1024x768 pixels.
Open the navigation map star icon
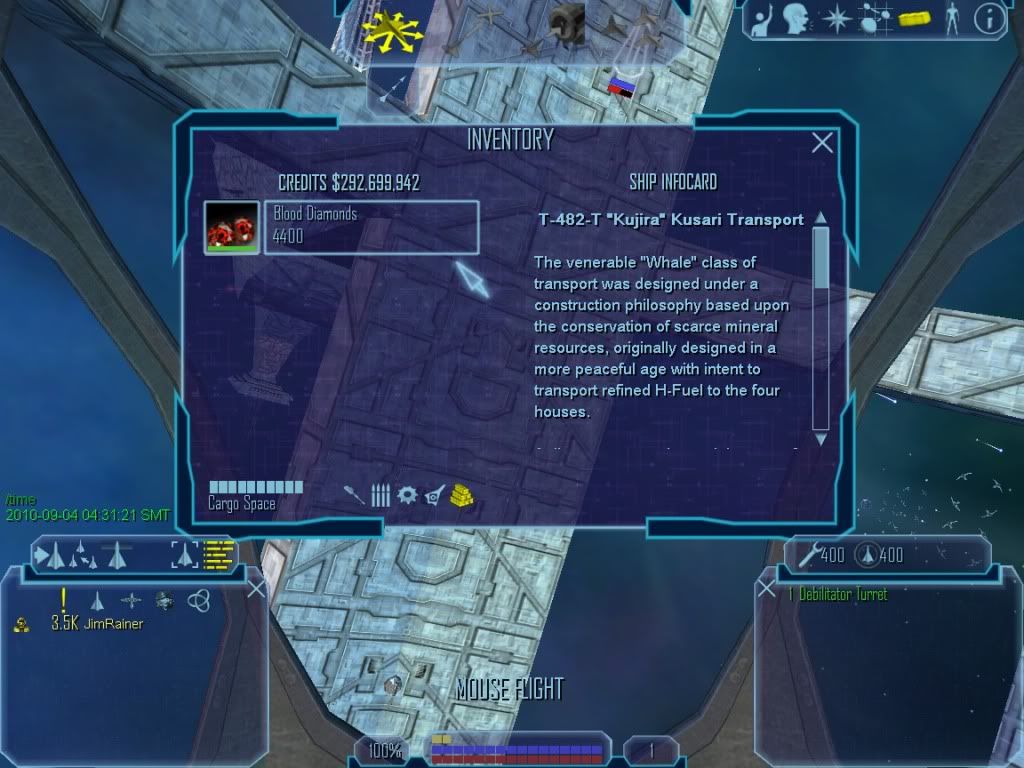coord(836,18)
